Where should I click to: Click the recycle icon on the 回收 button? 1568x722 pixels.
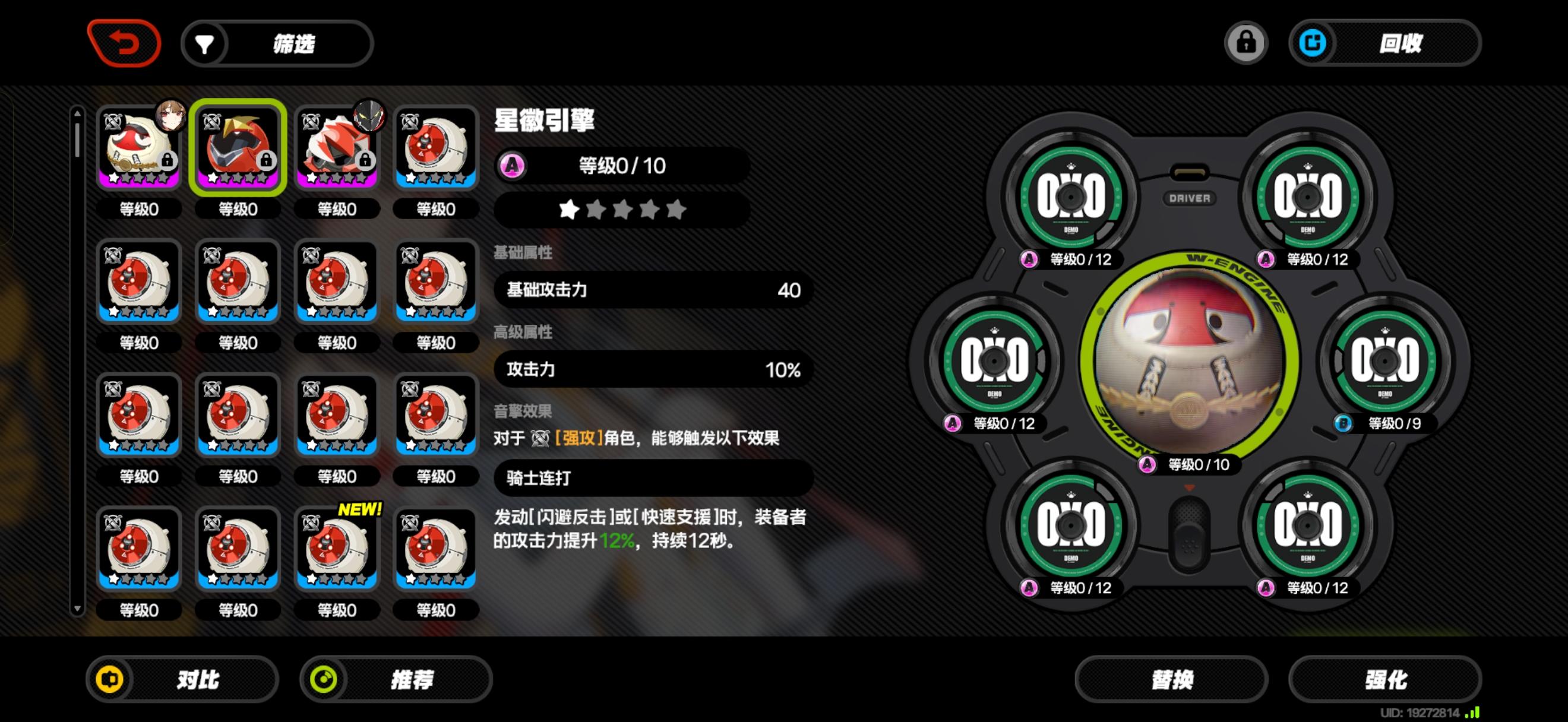click(1316, 43)
